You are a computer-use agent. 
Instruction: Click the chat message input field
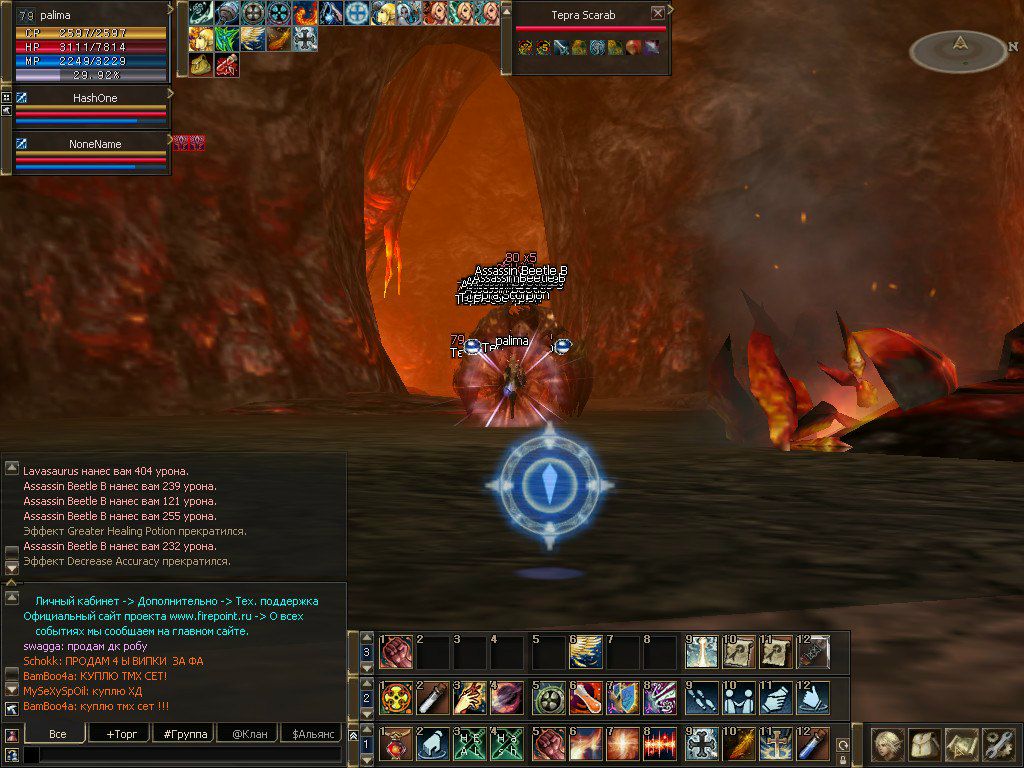tap(185, 755)
